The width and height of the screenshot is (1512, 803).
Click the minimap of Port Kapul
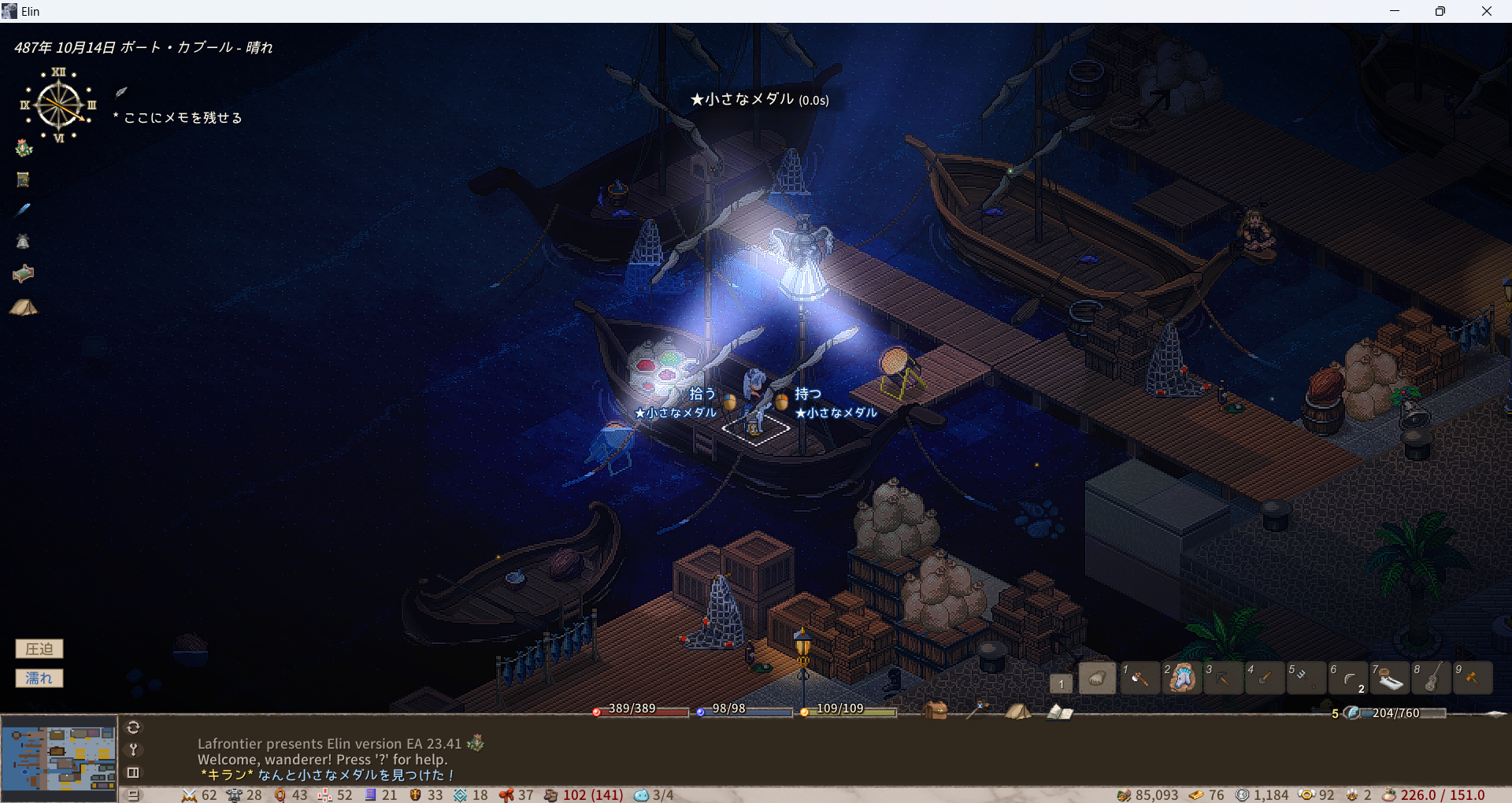pyautogui.click(x=59, y=758)
